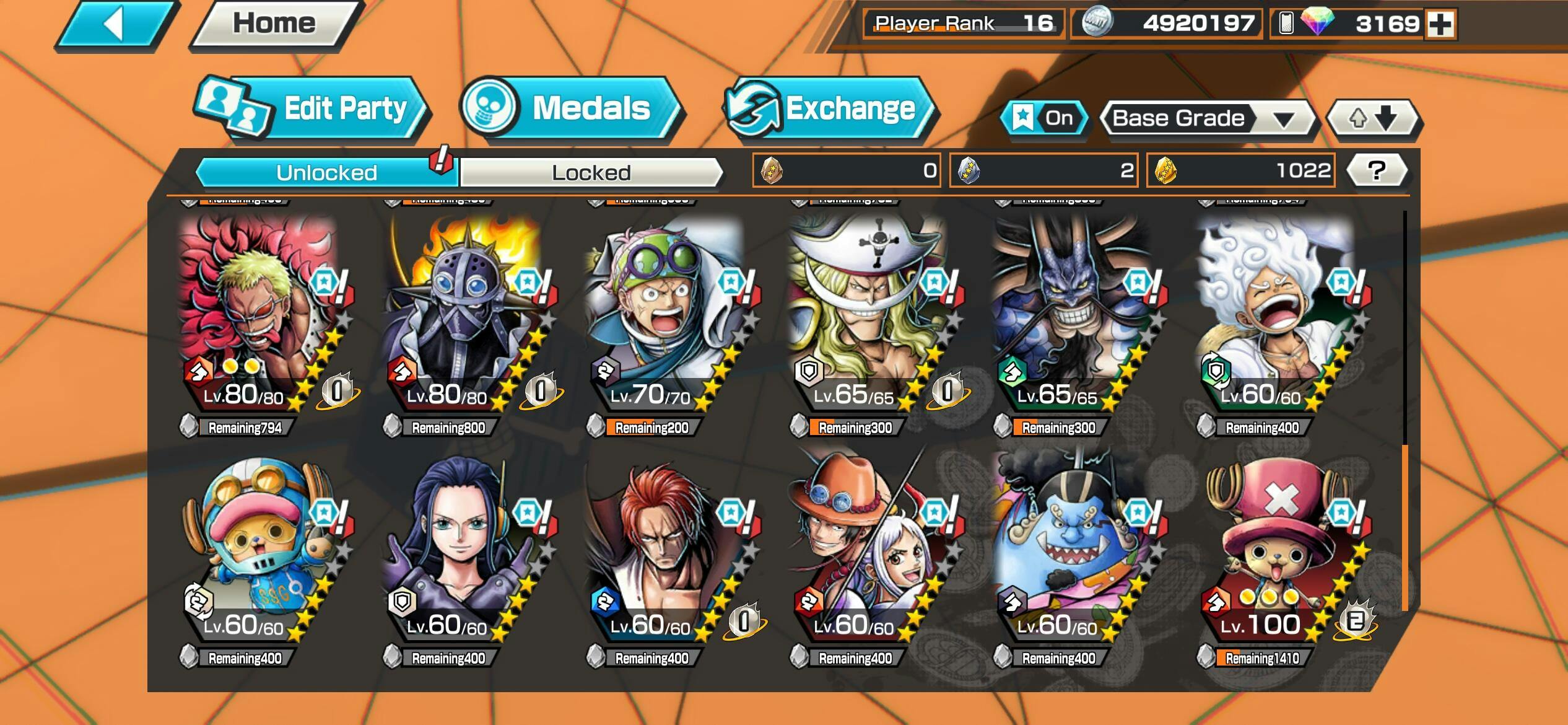
Task: Open the Base Grade sort dropdown
Action: (1208, 118)
